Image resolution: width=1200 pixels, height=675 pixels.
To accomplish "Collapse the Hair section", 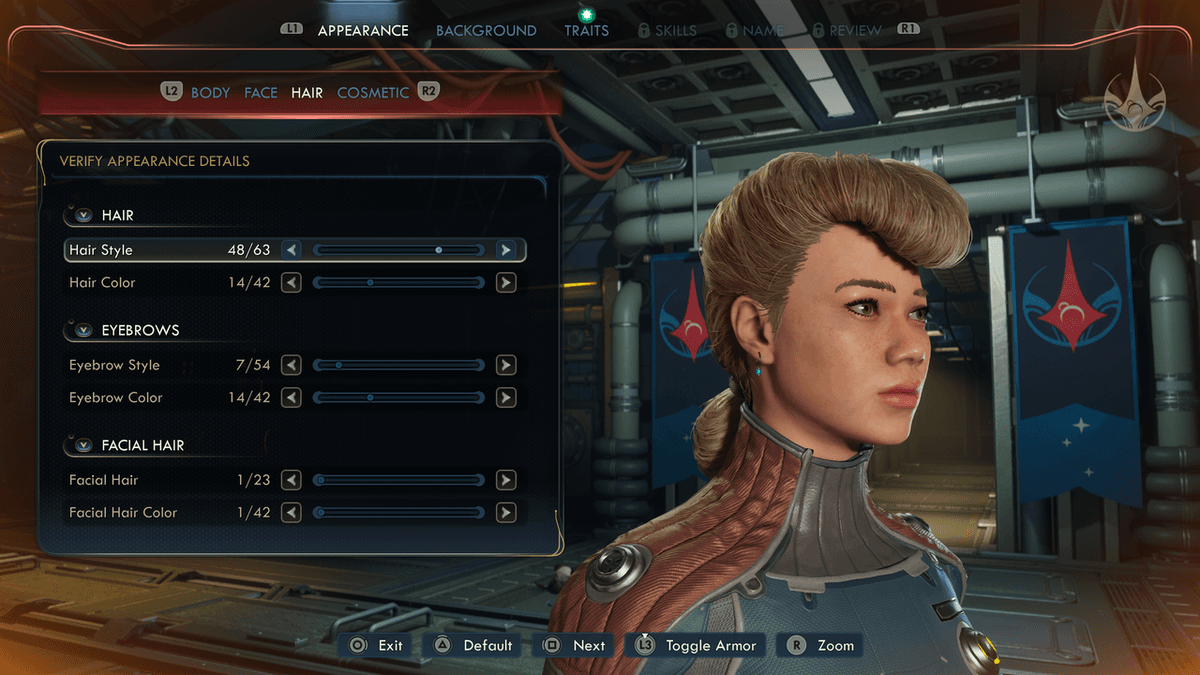I will click(x=83, y=215).
